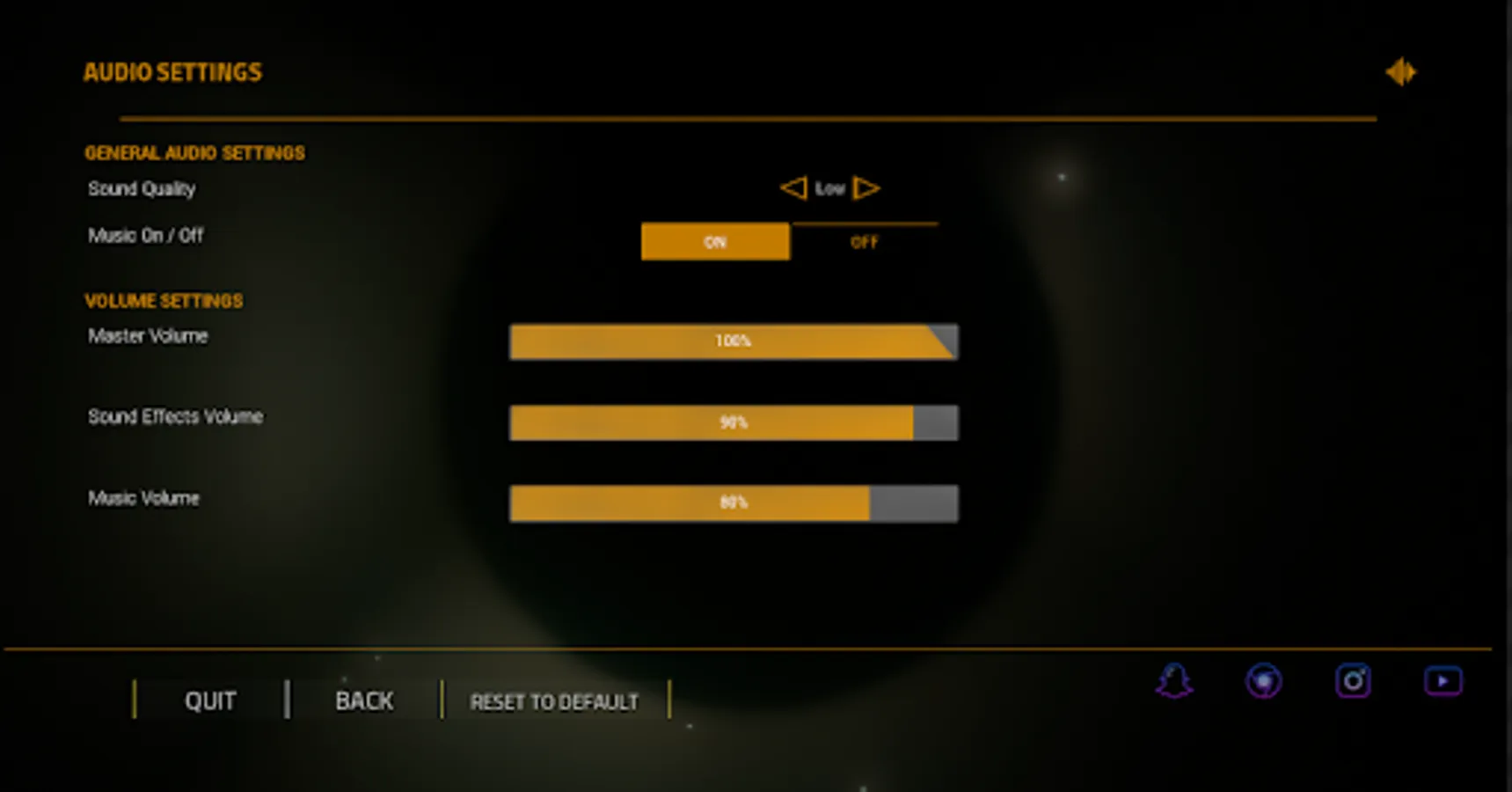
Task: Click the BACK button
Action: point(362,700)
